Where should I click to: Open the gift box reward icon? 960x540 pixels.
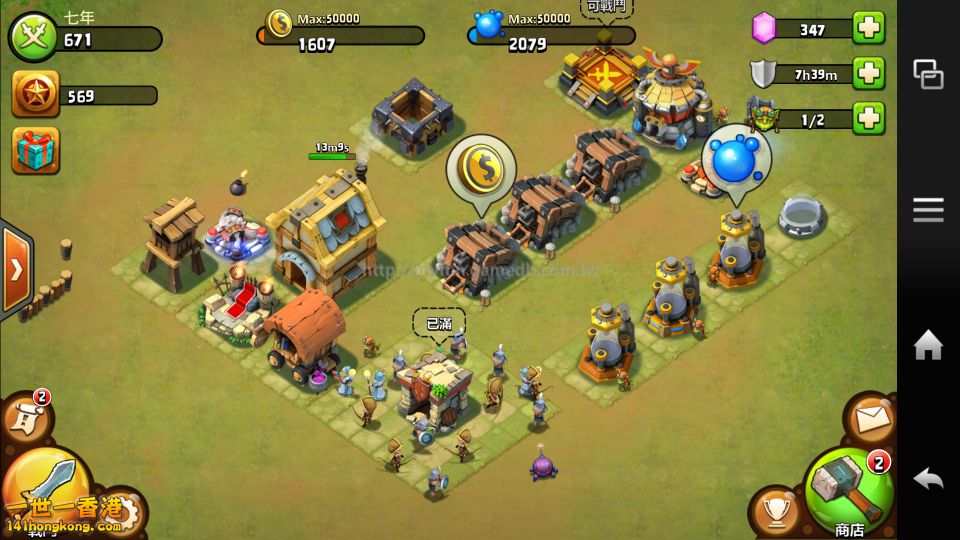coord(35,150)
